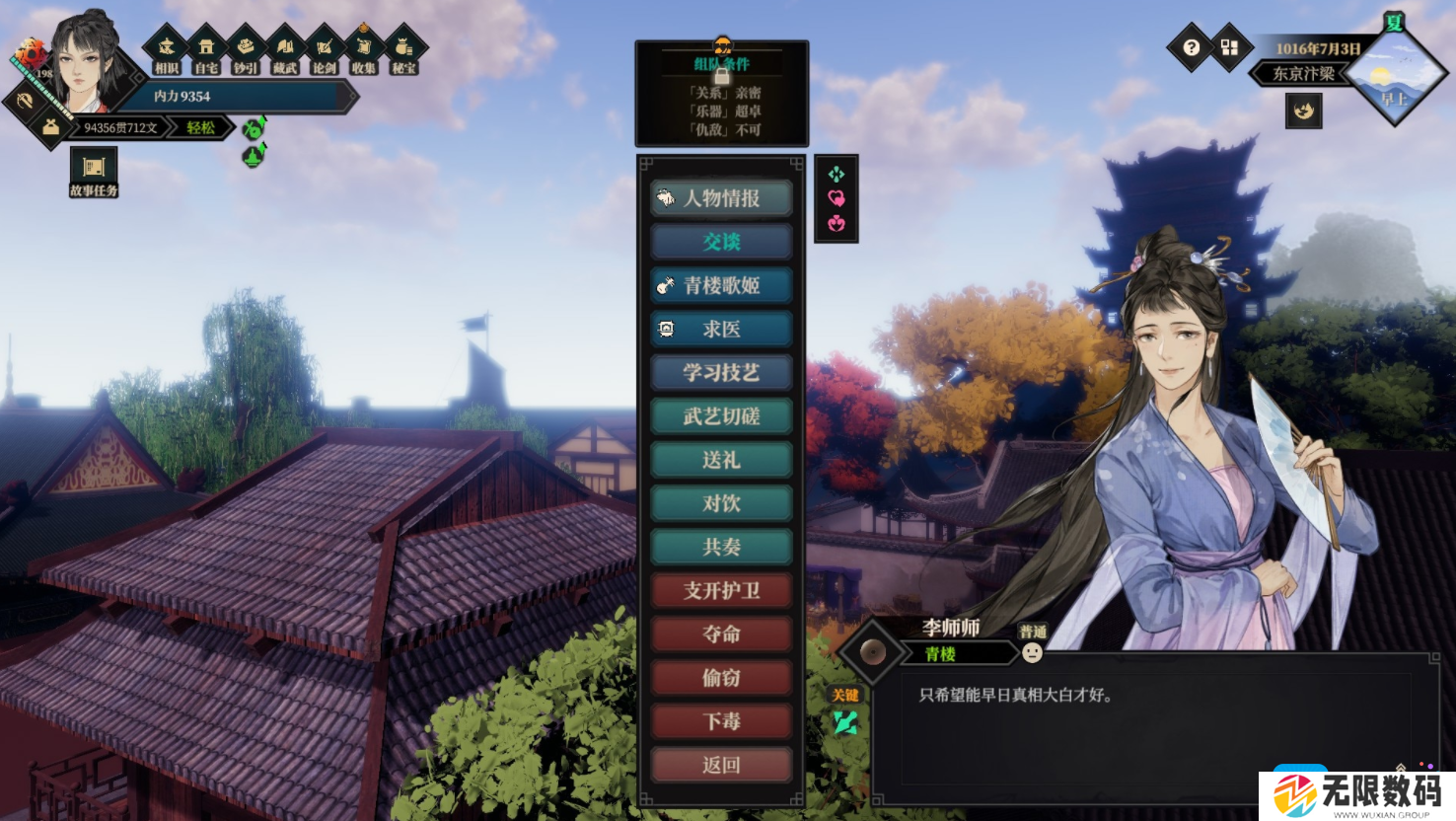Open the 论剑 panel icon
1456x821 pixels.
coord(326,45)
